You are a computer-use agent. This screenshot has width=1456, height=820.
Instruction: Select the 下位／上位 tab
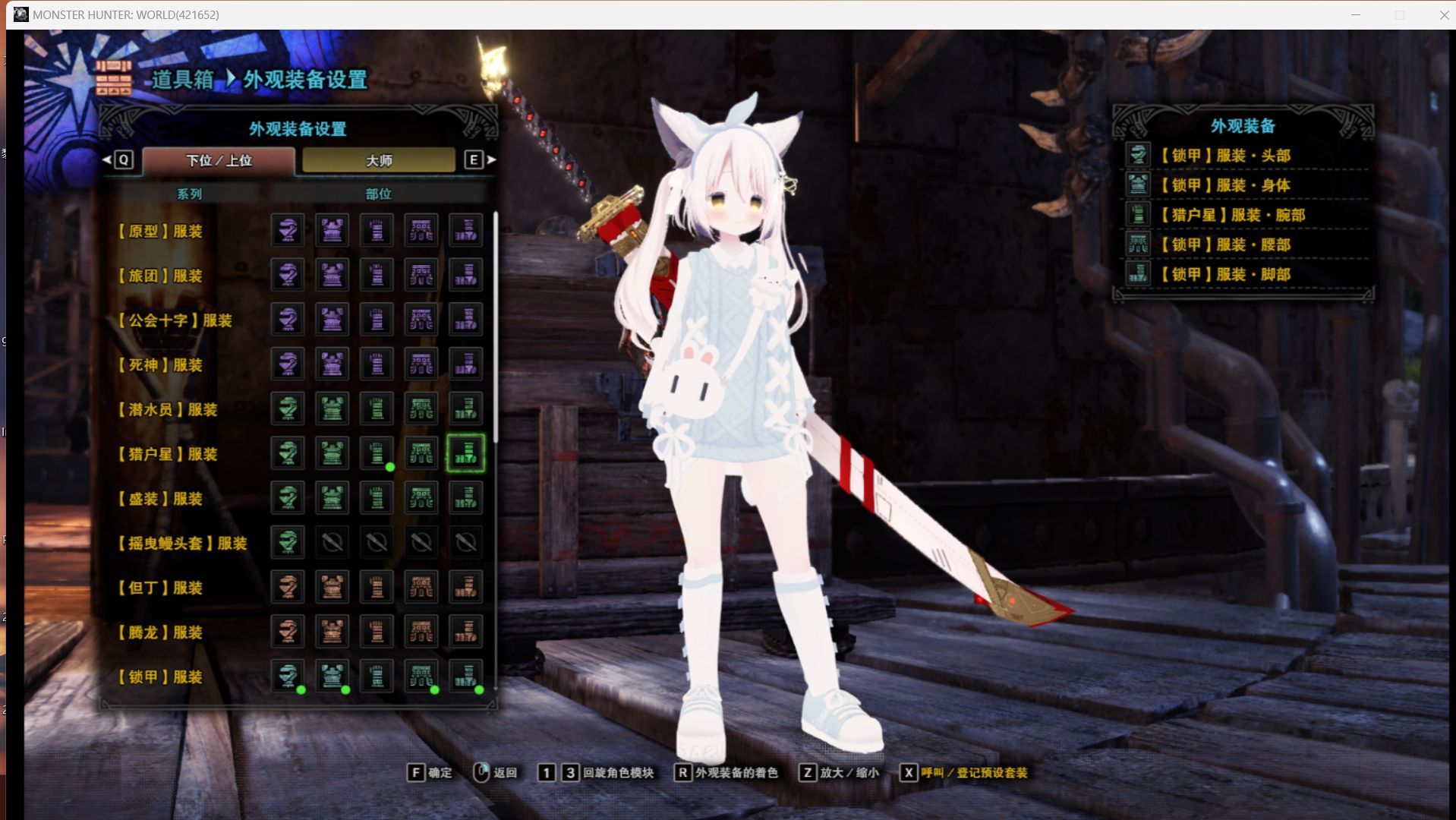[219, 160]
